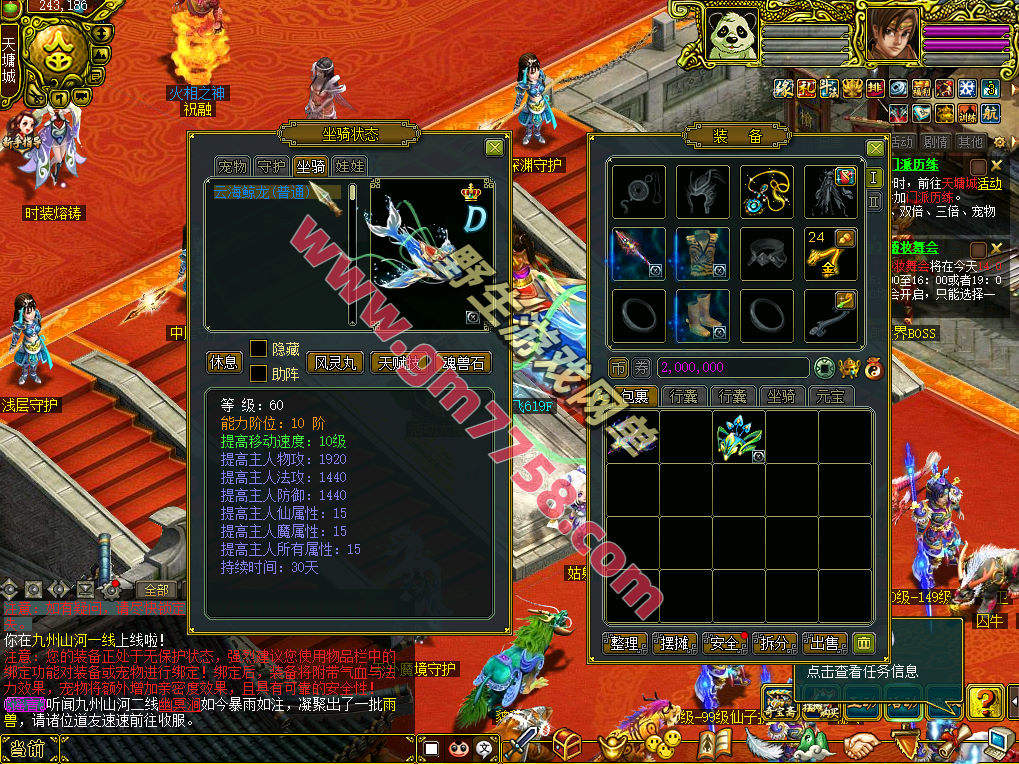Click the 整理 sort button
The height and width of the screenshot is (764, 1019).
[624, 643]
